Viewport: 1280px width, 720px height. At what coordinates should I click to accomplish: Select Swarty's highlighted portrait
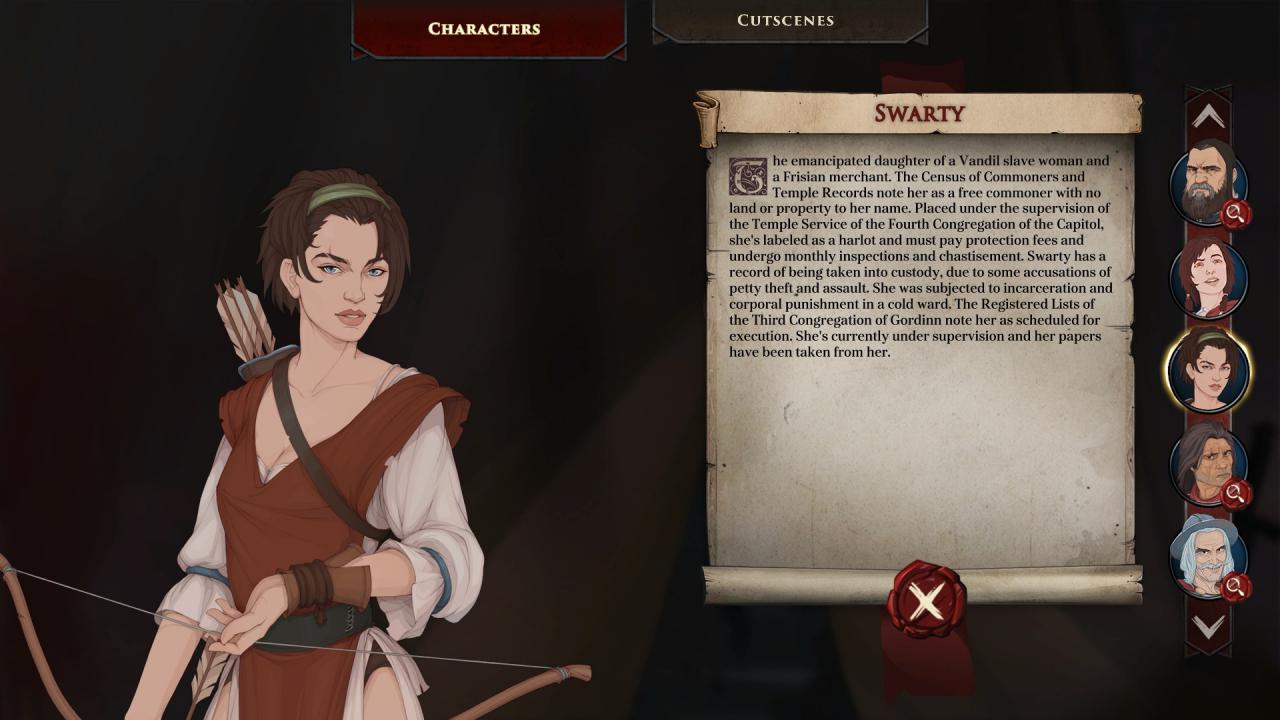click(1208, 369)
